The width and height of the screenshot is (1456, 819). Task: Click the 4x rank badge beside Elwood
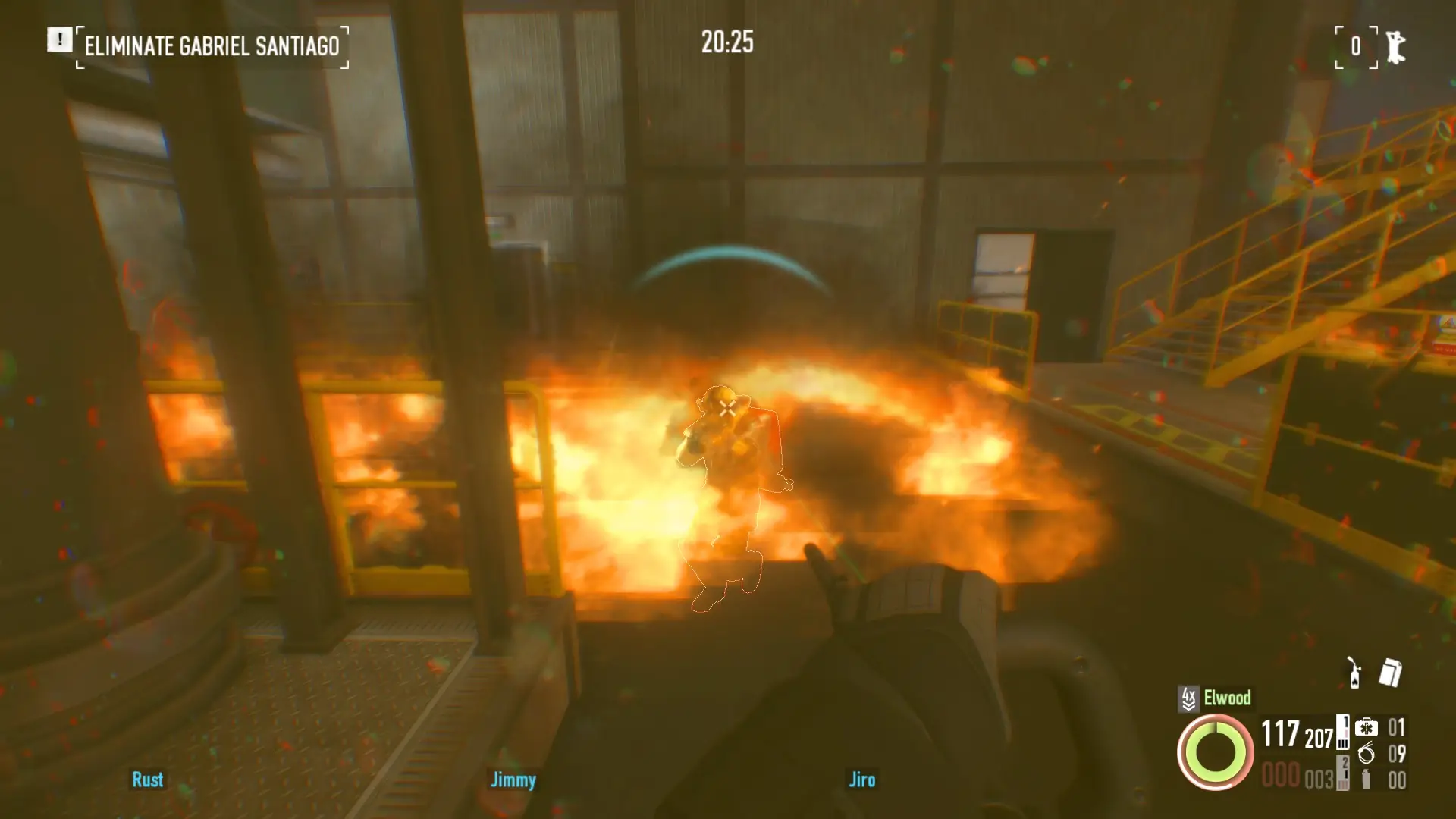1188,698
